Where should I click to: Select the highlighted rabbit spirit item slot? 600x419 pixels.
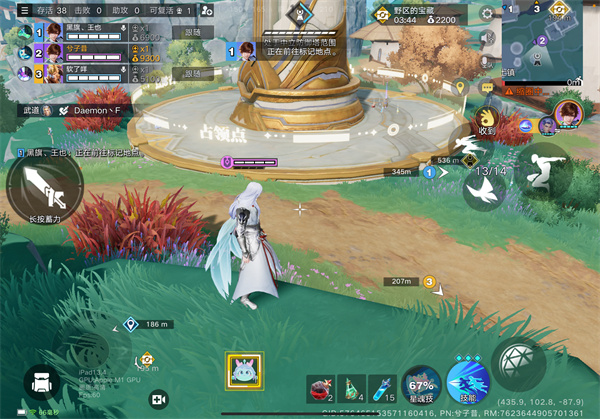click(x=245, y=372)
